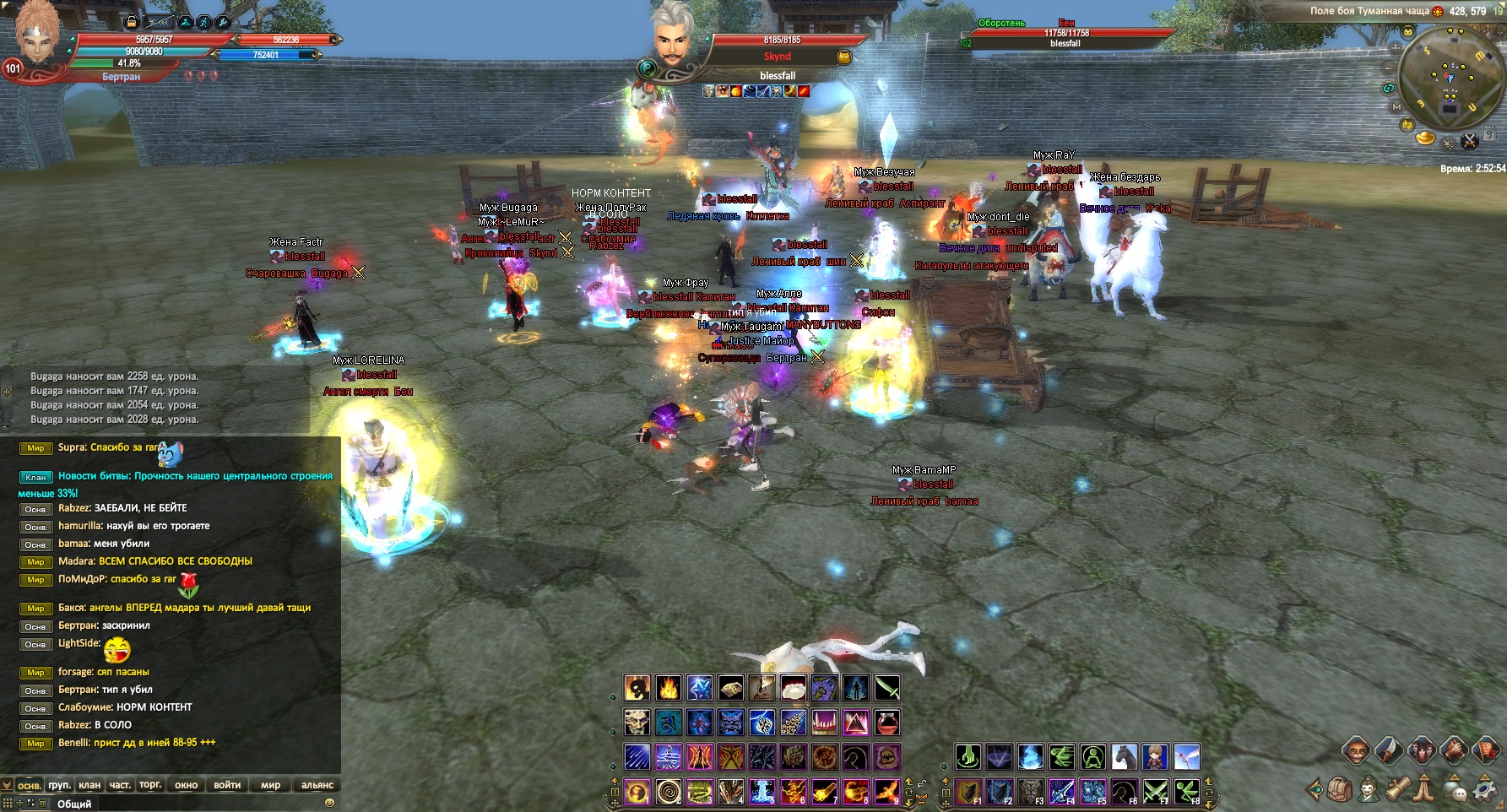
Task: Open the cat face pet icon
Action: (1356, 750)
